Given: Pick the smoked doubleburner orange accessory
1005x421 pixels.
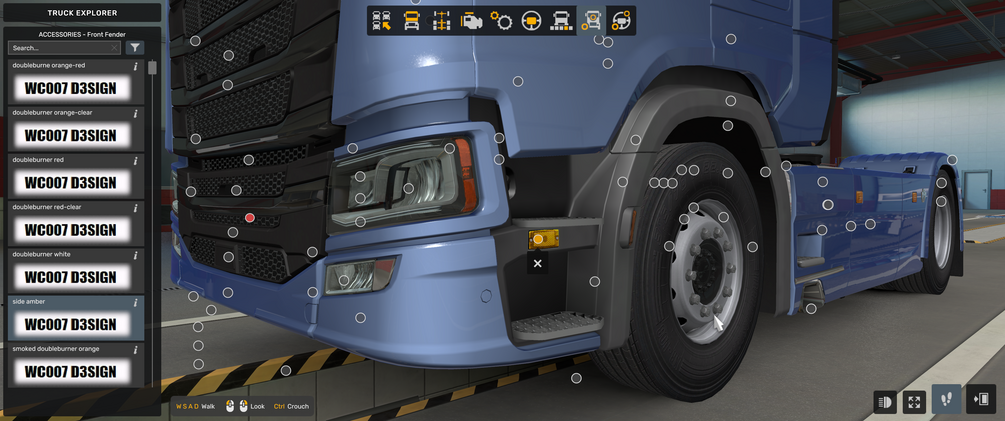Looking at the screenshot, I should [x=71, y=371].
